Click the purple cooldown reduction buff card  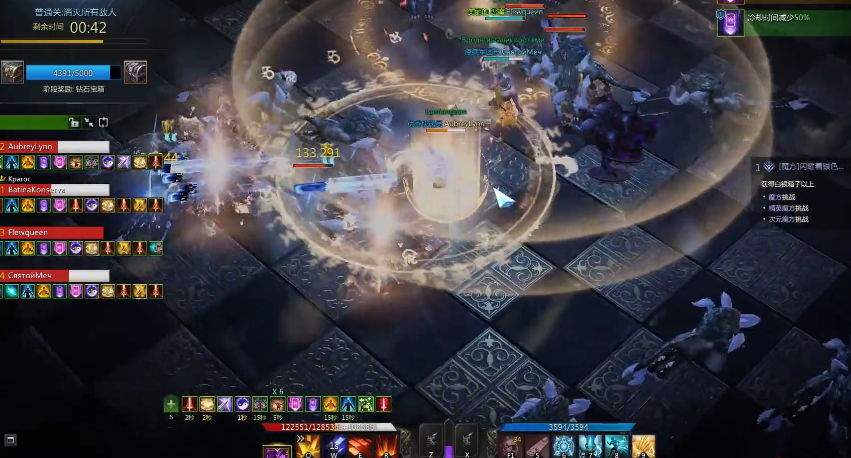[x=730, y=22]
